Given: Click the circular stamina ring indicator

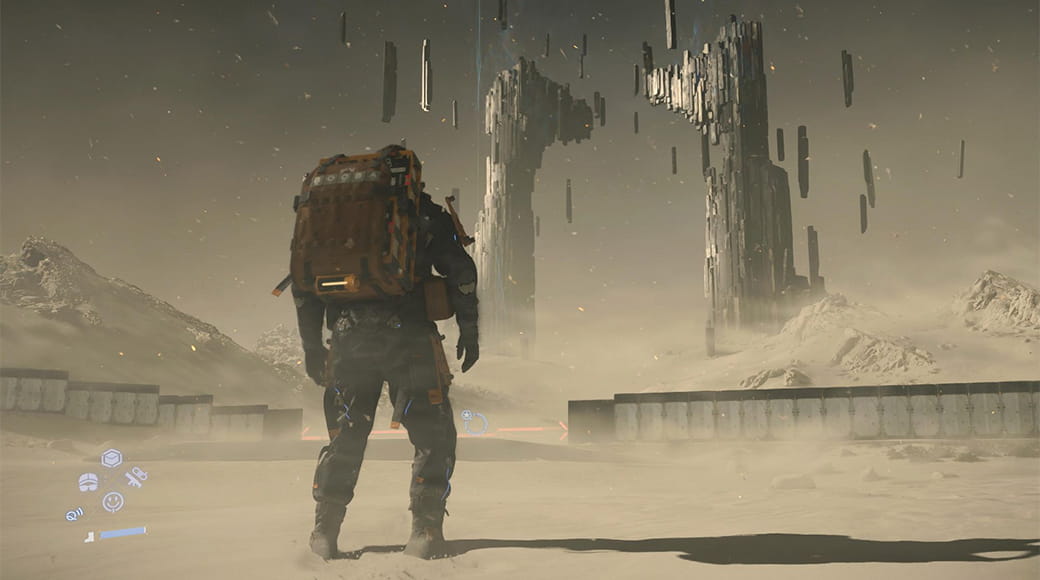Looking at the screenshot, I should coord(474,422).
